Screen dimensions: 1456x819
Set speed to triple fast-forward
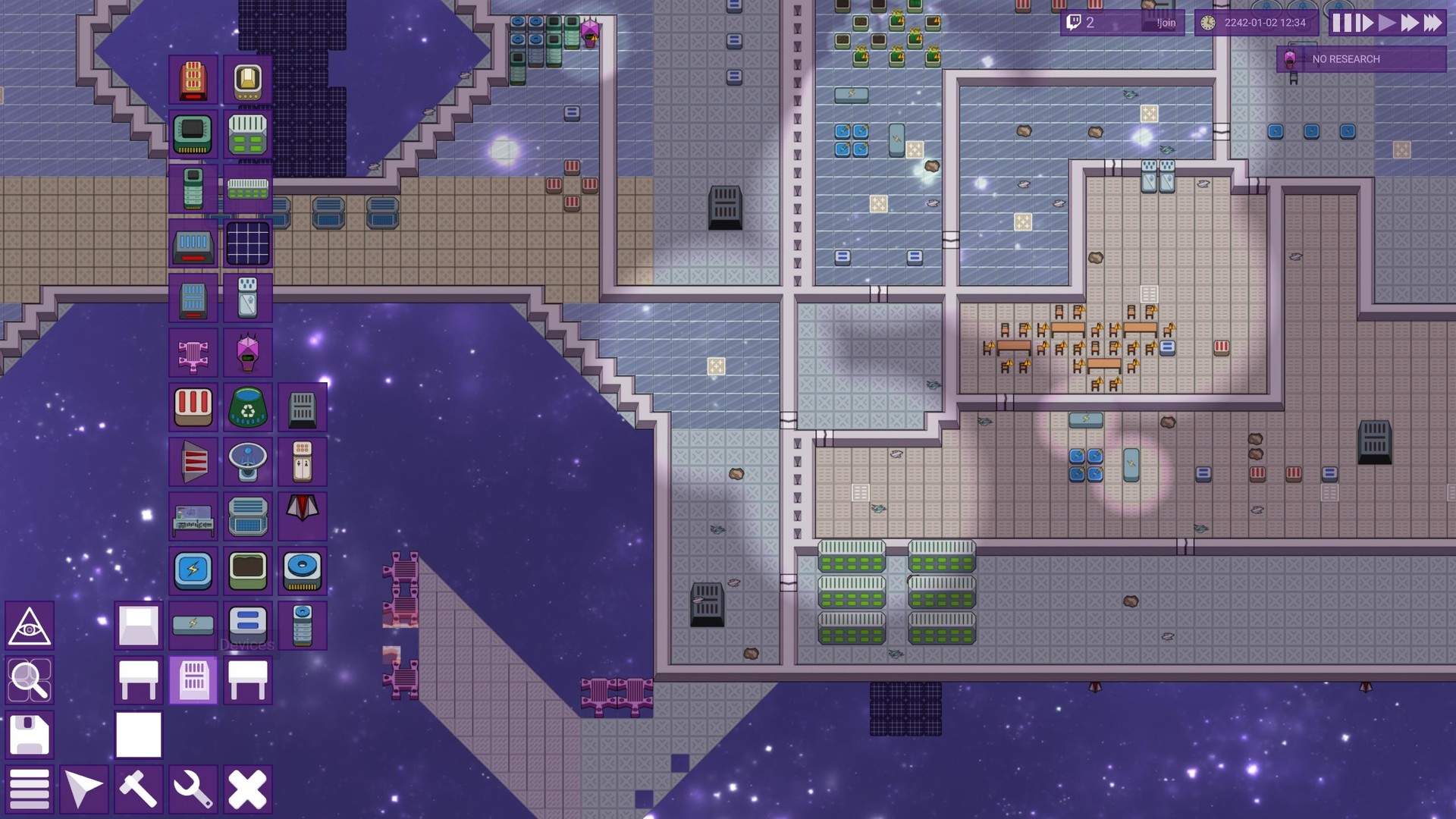1432,23
